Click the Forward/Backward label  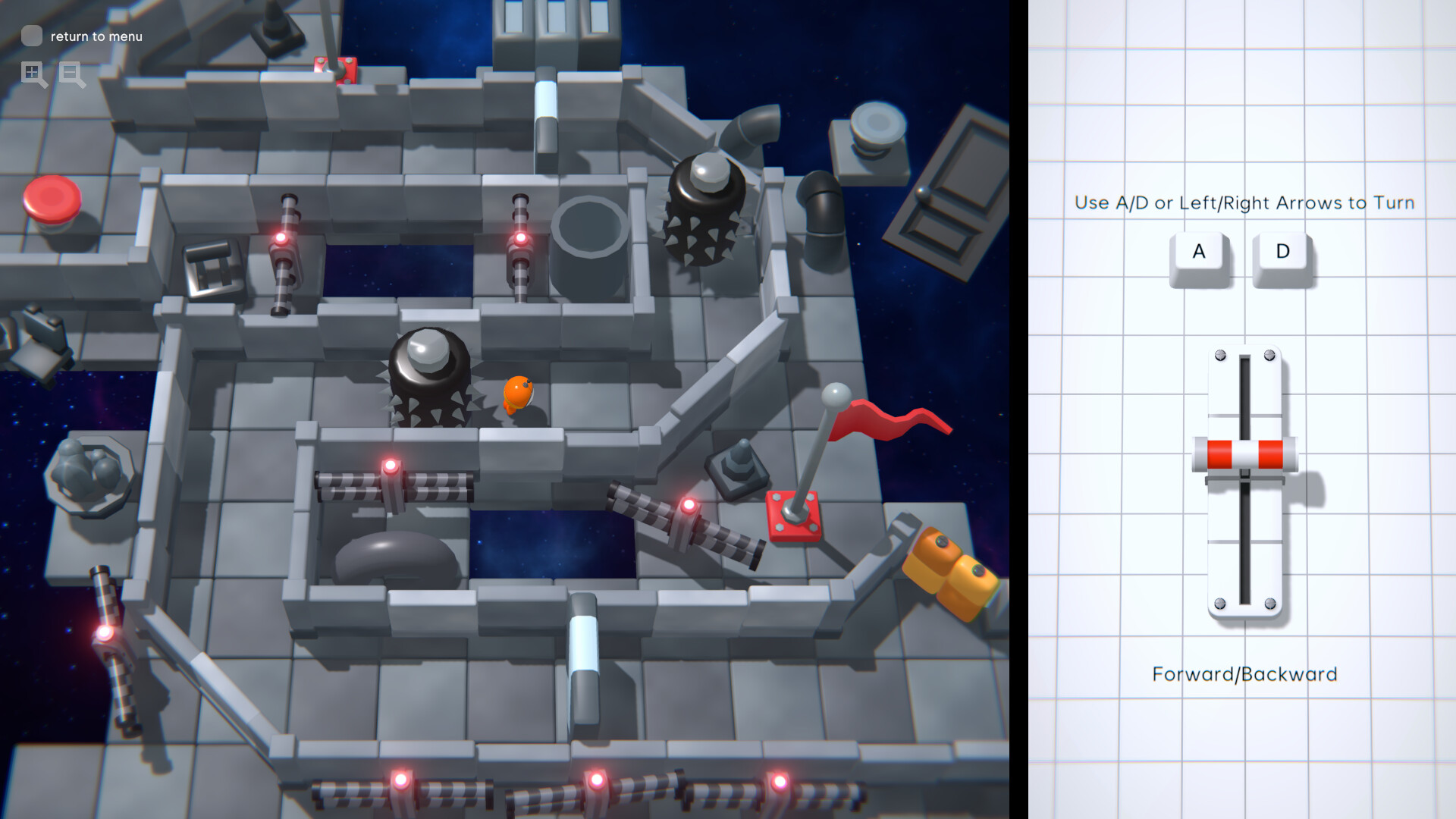(x=1245, y=674)
